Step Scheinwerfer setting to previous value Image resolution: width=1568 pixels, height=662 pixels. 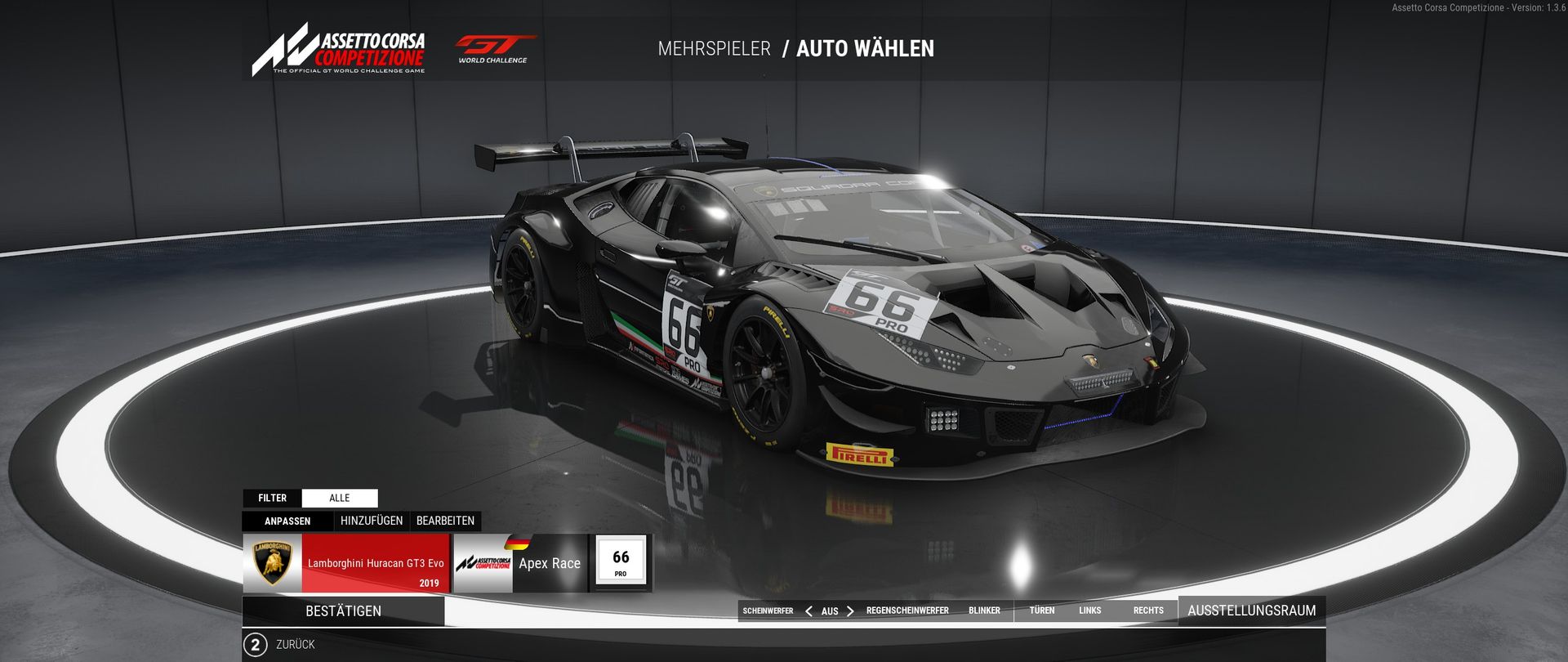pos(808,611)
